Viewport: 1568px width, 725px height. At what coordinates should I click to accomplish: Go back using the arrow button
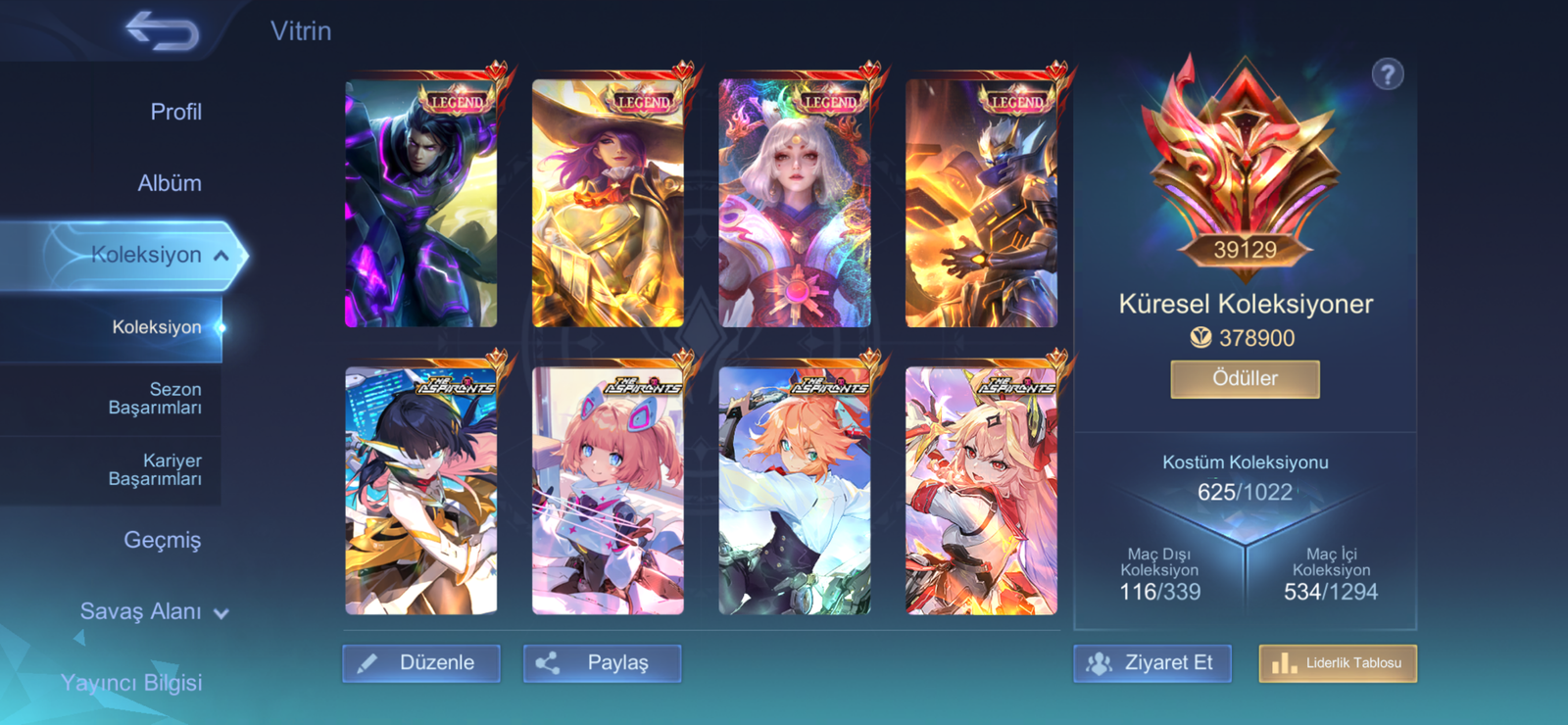click(x=162, y=31)
